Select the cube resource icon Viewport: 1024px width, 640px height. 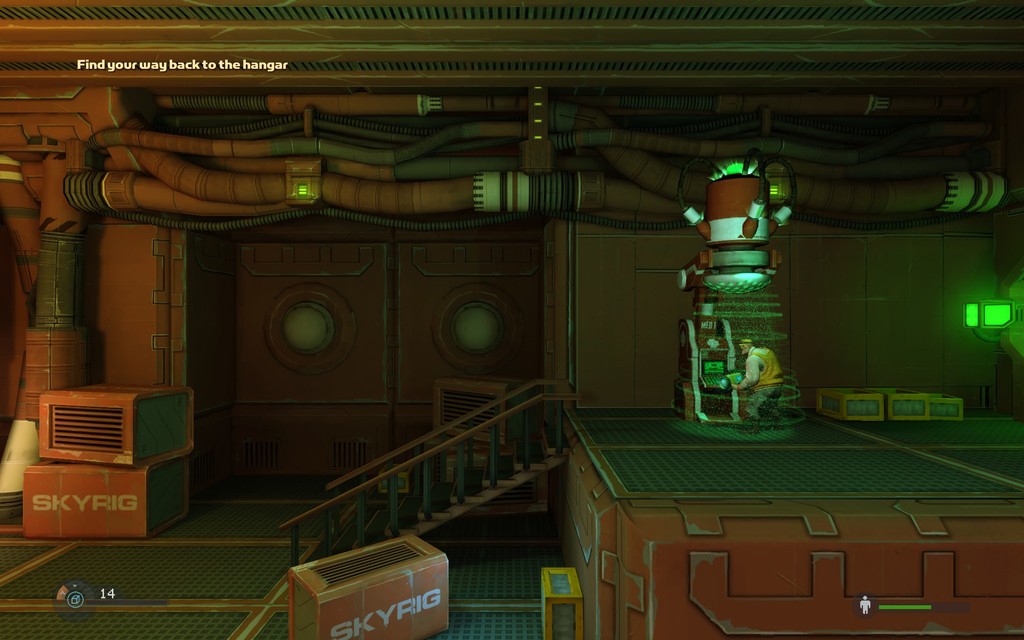tap(75, 598)
